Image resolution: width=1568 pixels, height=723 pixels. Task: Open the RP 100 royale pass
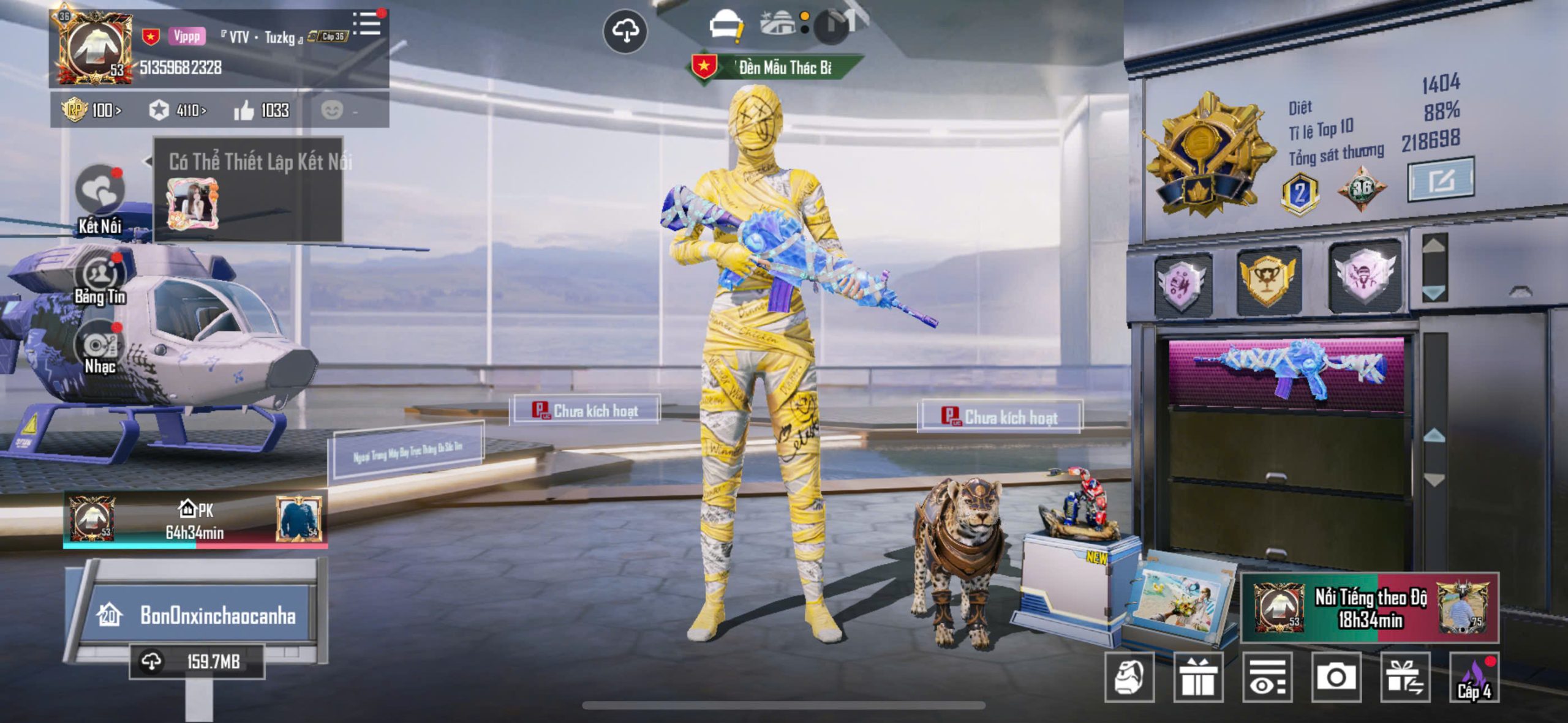point(92,110)
